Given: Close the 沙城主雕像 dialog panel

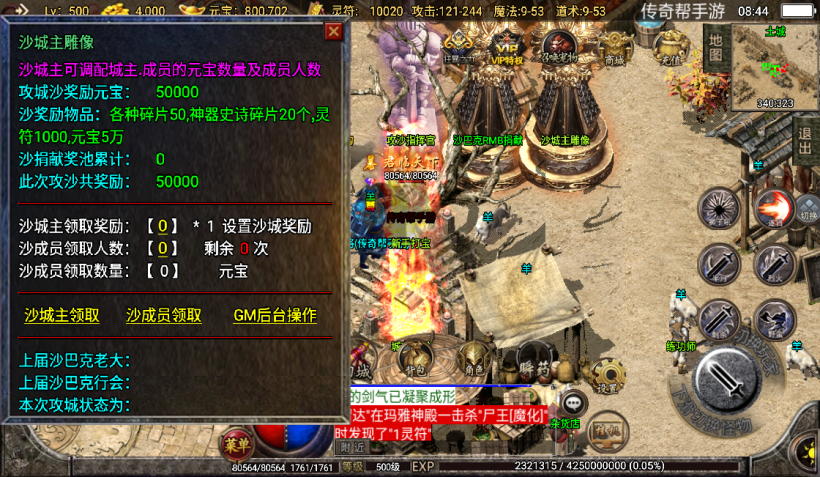Looking at the screenshot, I should [x=334, y=31].
